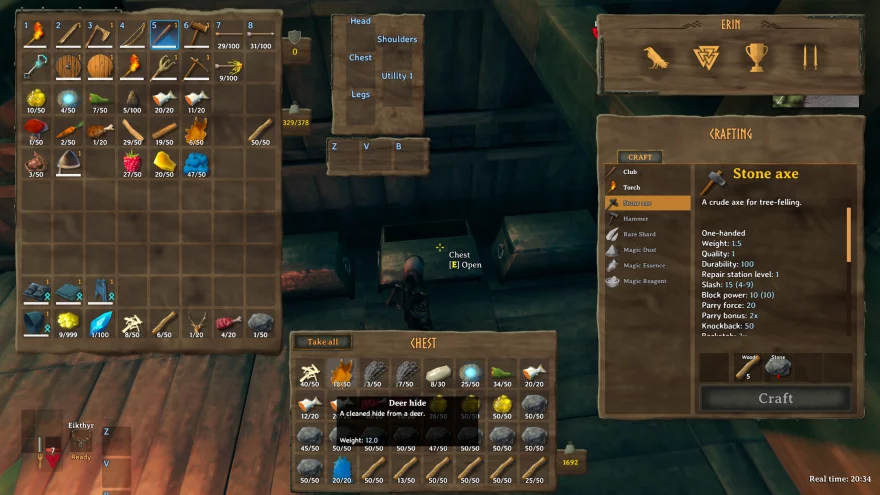Select the torch in hotbar slot 1
The image size is (880, 495).
(37, 35)
